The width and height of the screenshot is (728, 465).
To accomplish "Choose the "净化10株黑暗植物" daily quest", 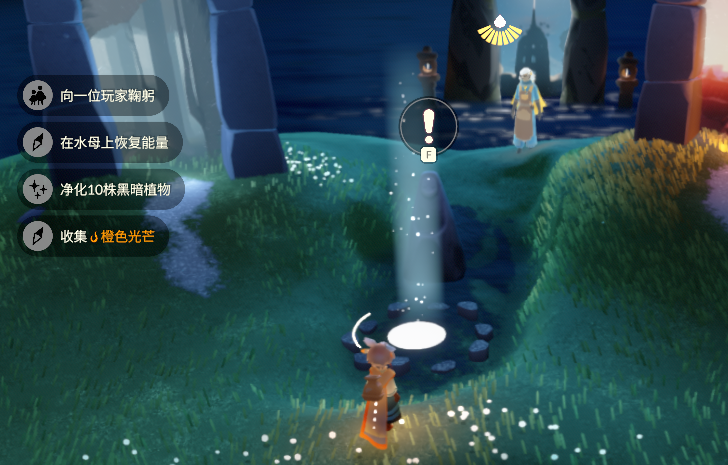I will [102, 189].
